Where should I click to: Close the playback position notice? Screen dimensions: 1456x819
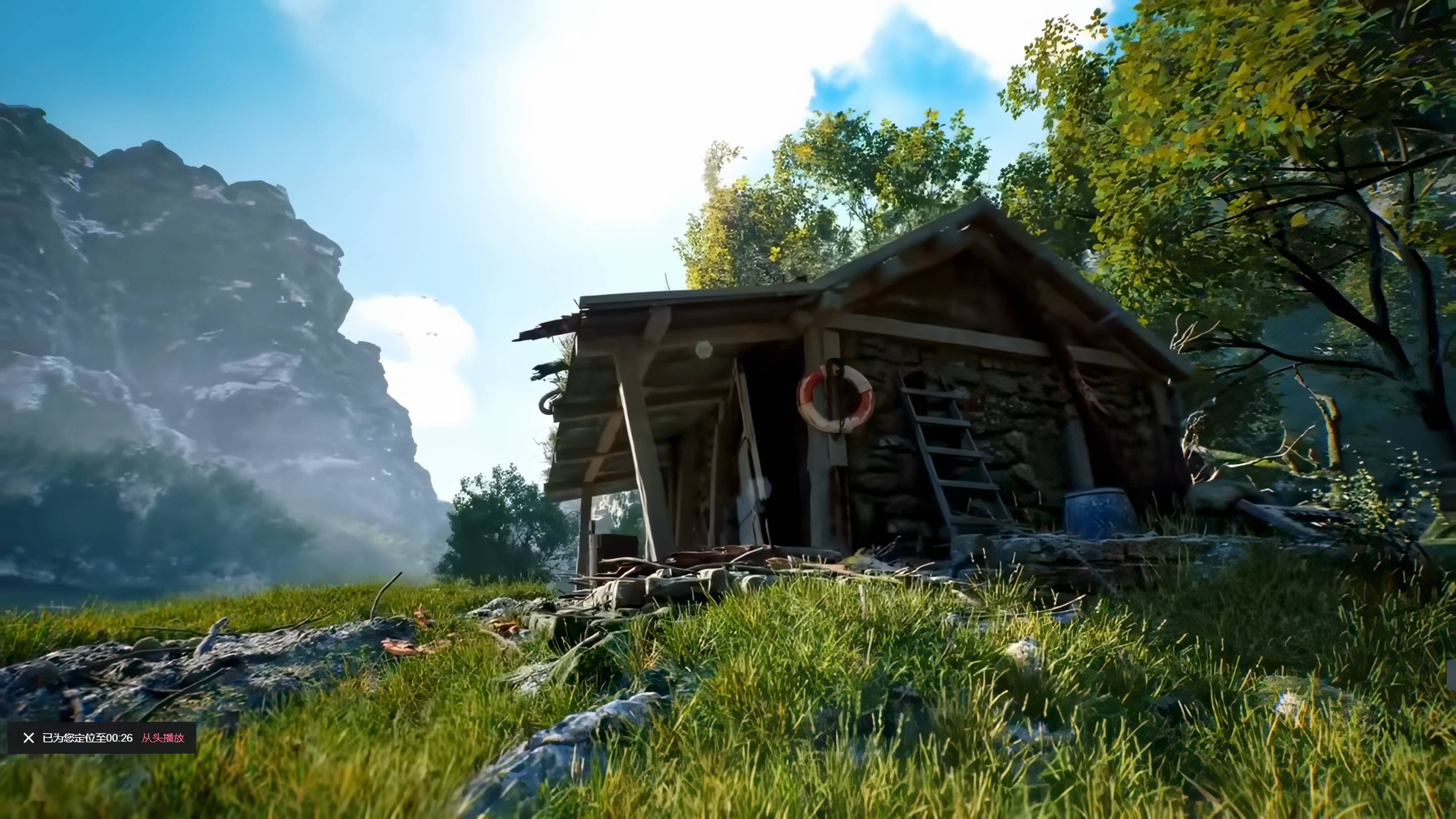28,738
